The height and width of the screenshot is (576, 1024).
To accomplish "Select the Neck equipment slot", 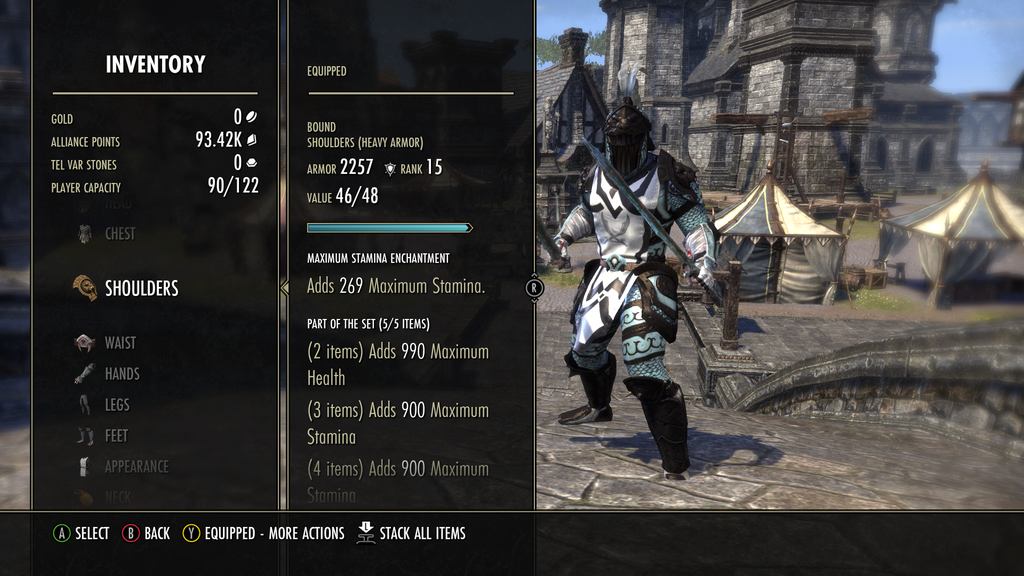I will (117, 496).
